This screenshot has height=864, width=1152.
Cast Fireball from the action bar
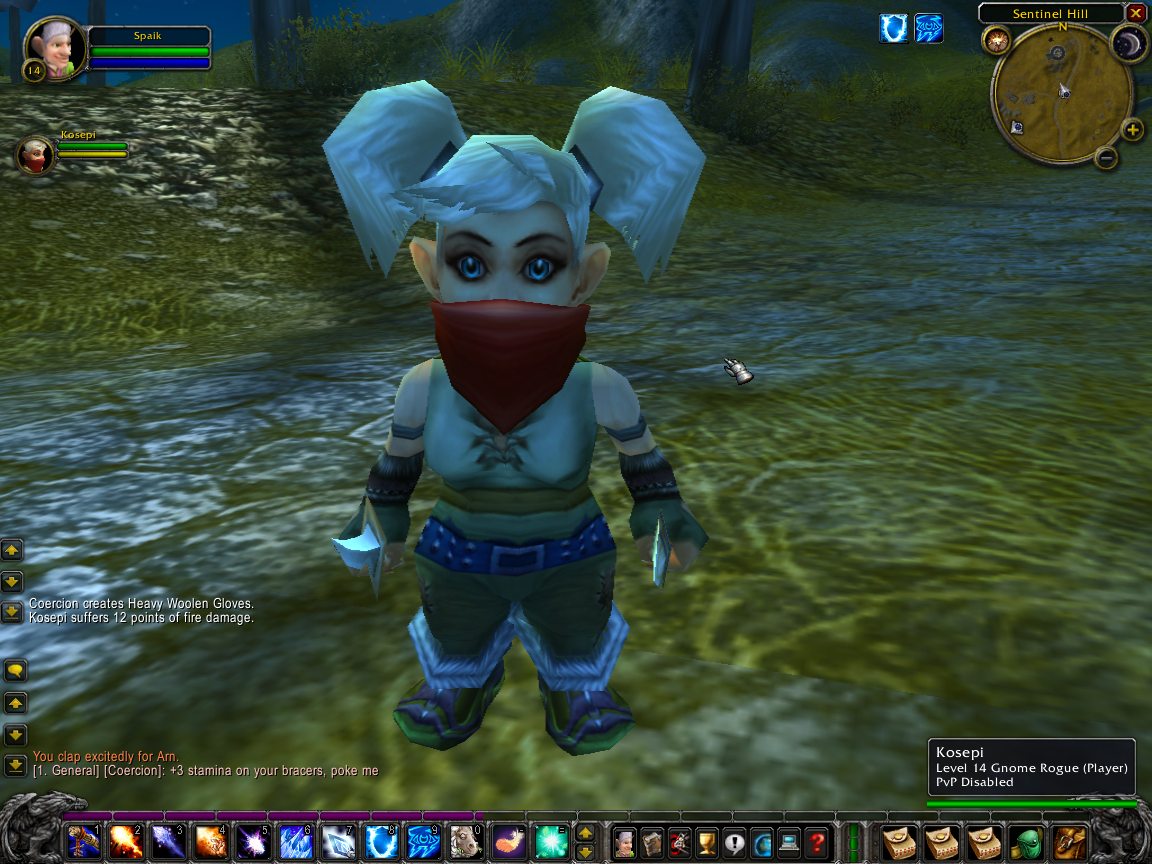[125, 842]
